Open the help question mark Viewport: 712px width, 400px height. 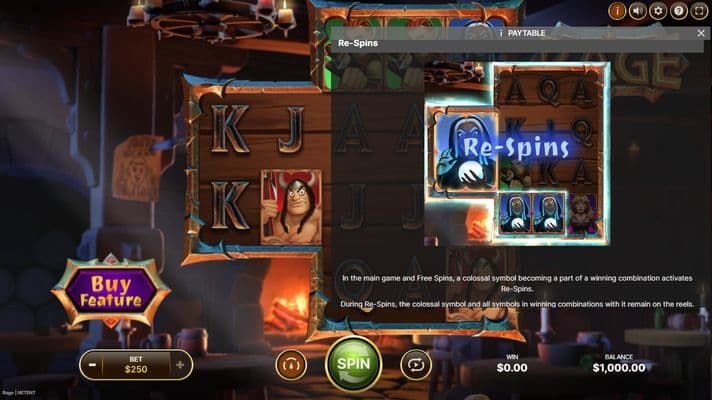coord(679,11)
